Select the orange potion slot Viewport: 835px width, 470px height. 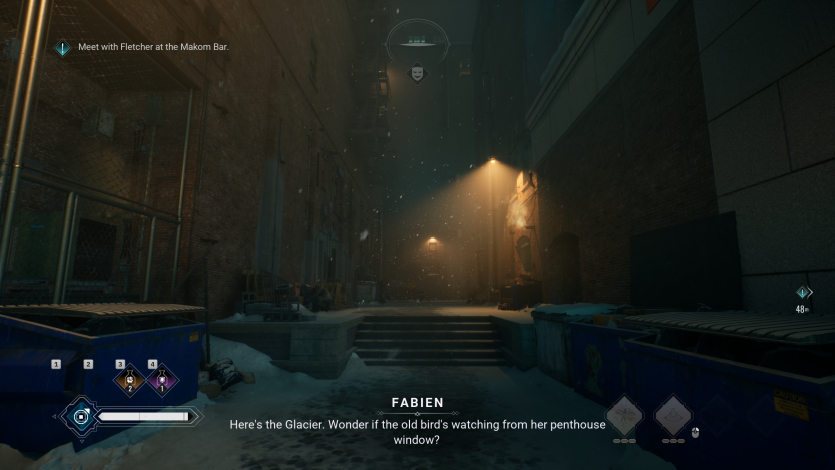[129, 380]
